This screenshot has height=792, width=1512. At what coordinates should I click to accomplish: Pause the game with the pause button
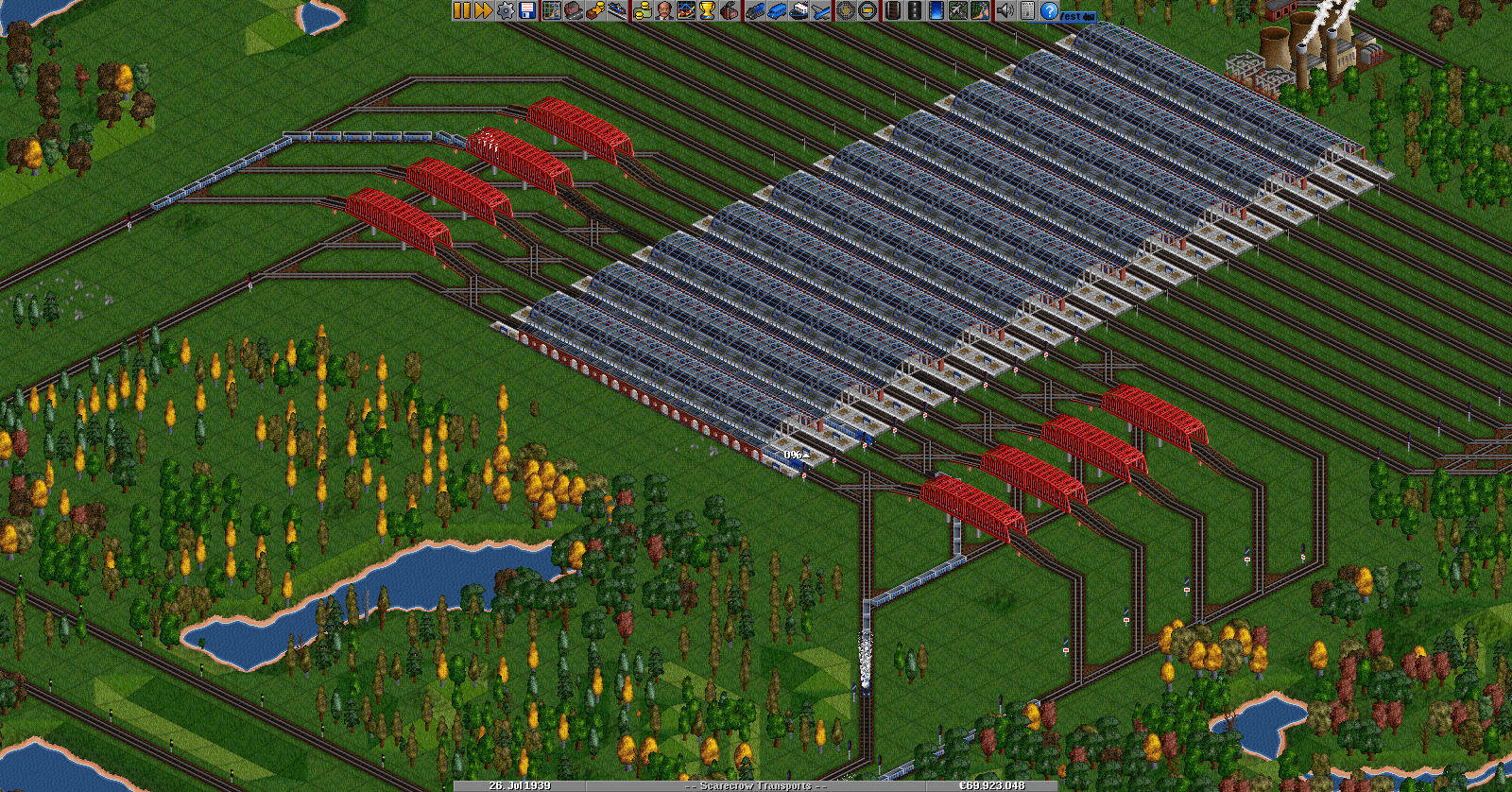pyautogui.click(x=461, y=10)
